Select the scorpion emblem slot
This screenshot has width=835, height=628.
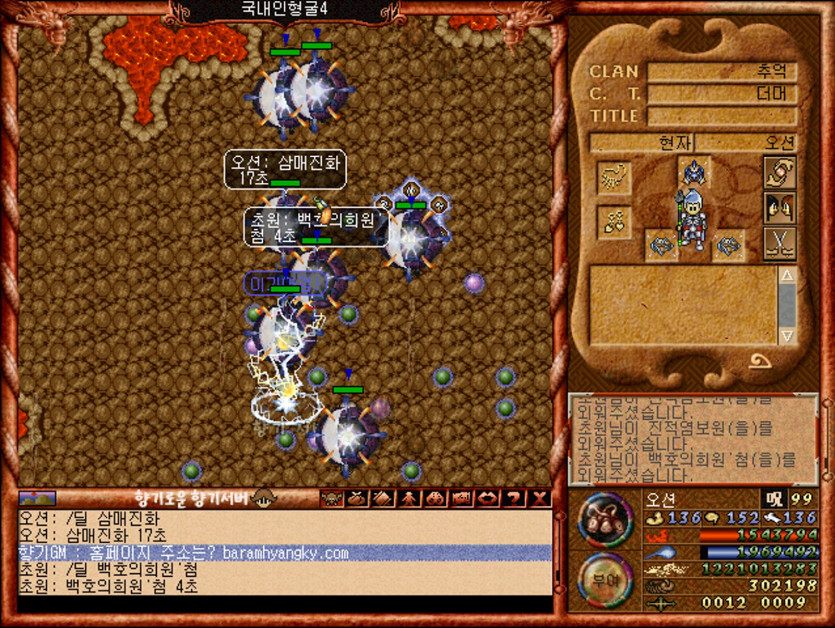pyautogui.click(x=613, y=178)
